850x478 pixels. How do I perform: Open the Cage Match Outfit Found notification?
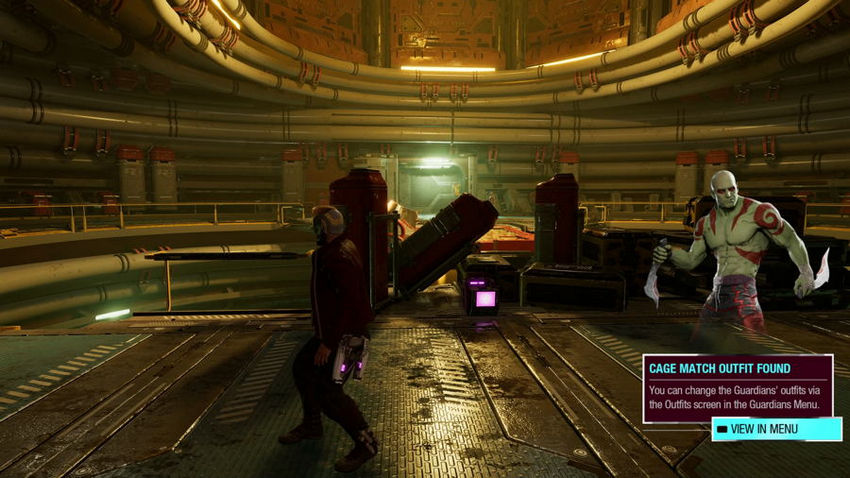tap(737, 388)
